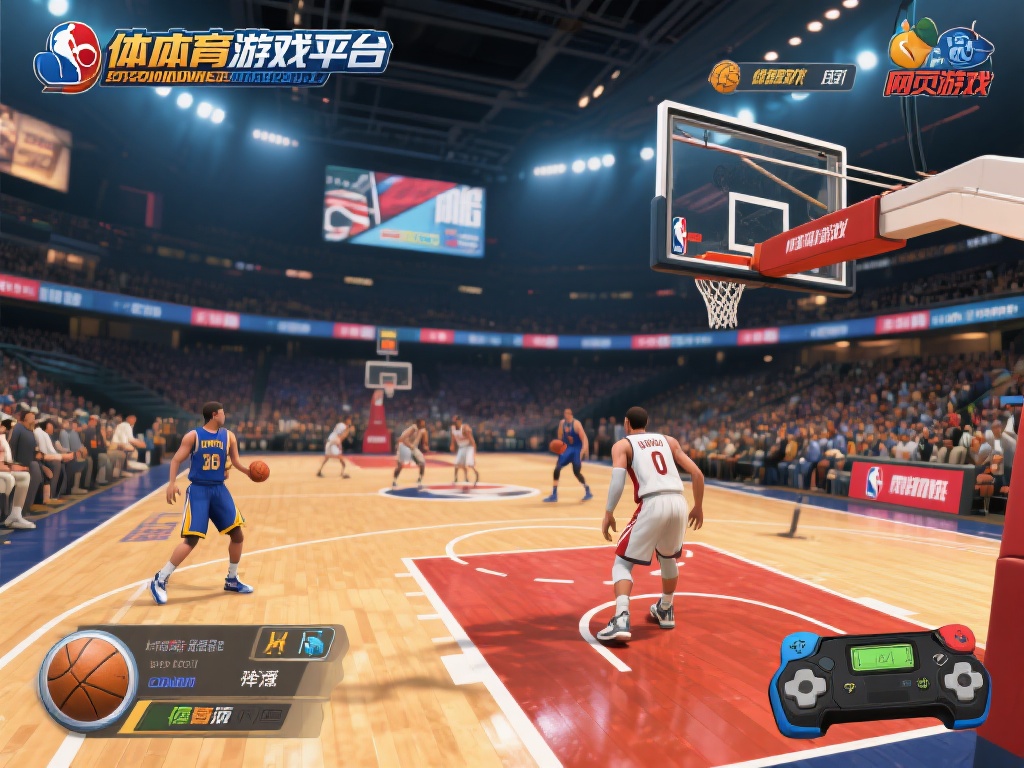Click the large basketball button in bottom panel

click(88, 680)
